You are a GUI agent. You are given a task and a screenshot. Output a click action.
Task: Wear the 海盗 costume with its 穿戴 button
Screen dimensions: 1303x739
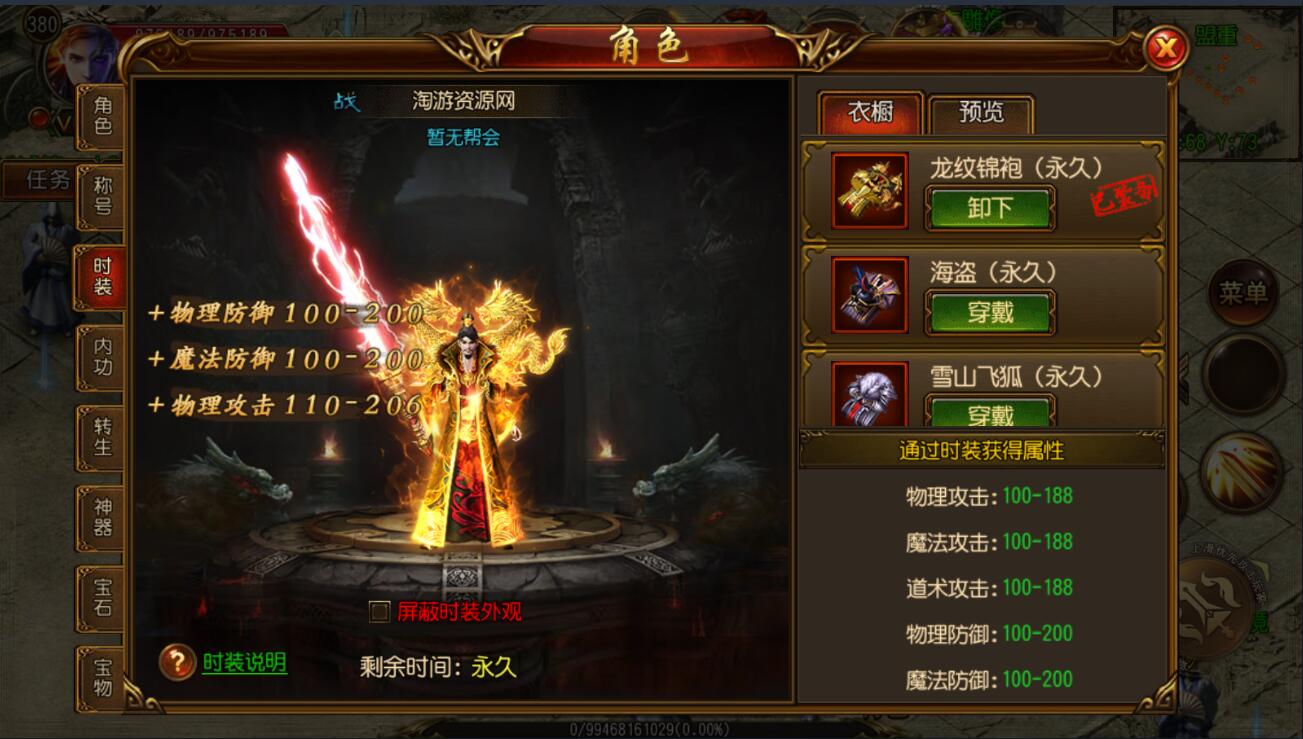click(990, 312)
